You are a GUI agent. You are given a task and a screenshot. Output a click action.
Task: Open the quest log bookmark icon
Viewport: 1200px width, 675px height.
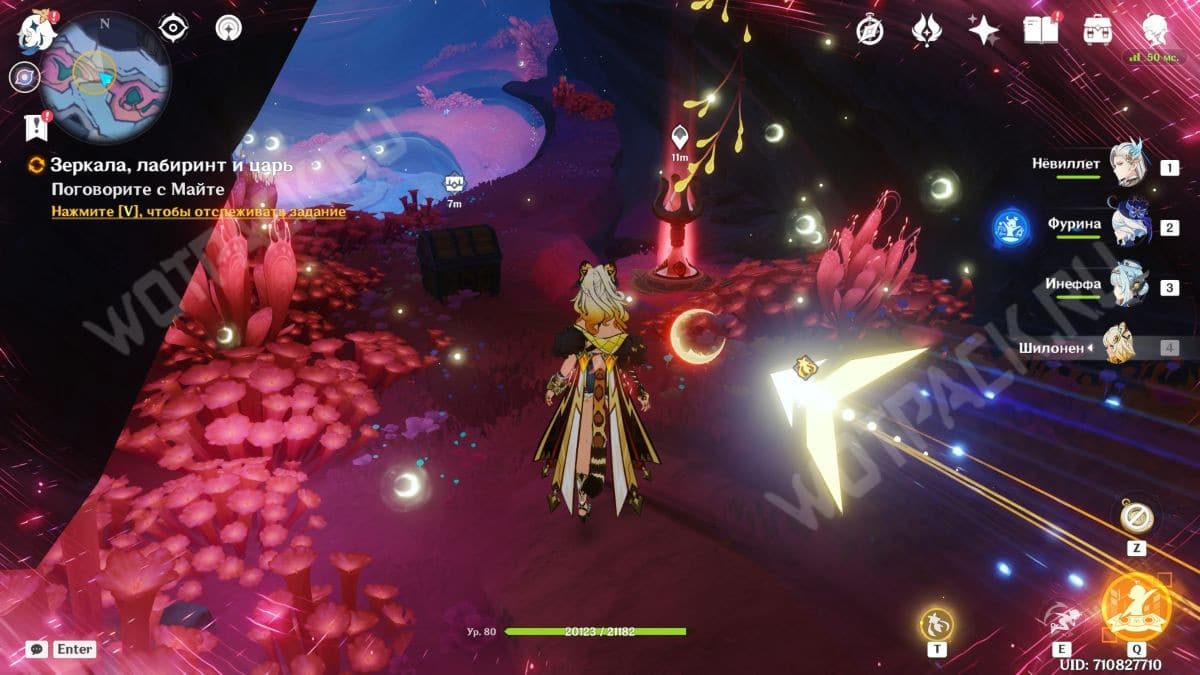(x=34, y=127)
